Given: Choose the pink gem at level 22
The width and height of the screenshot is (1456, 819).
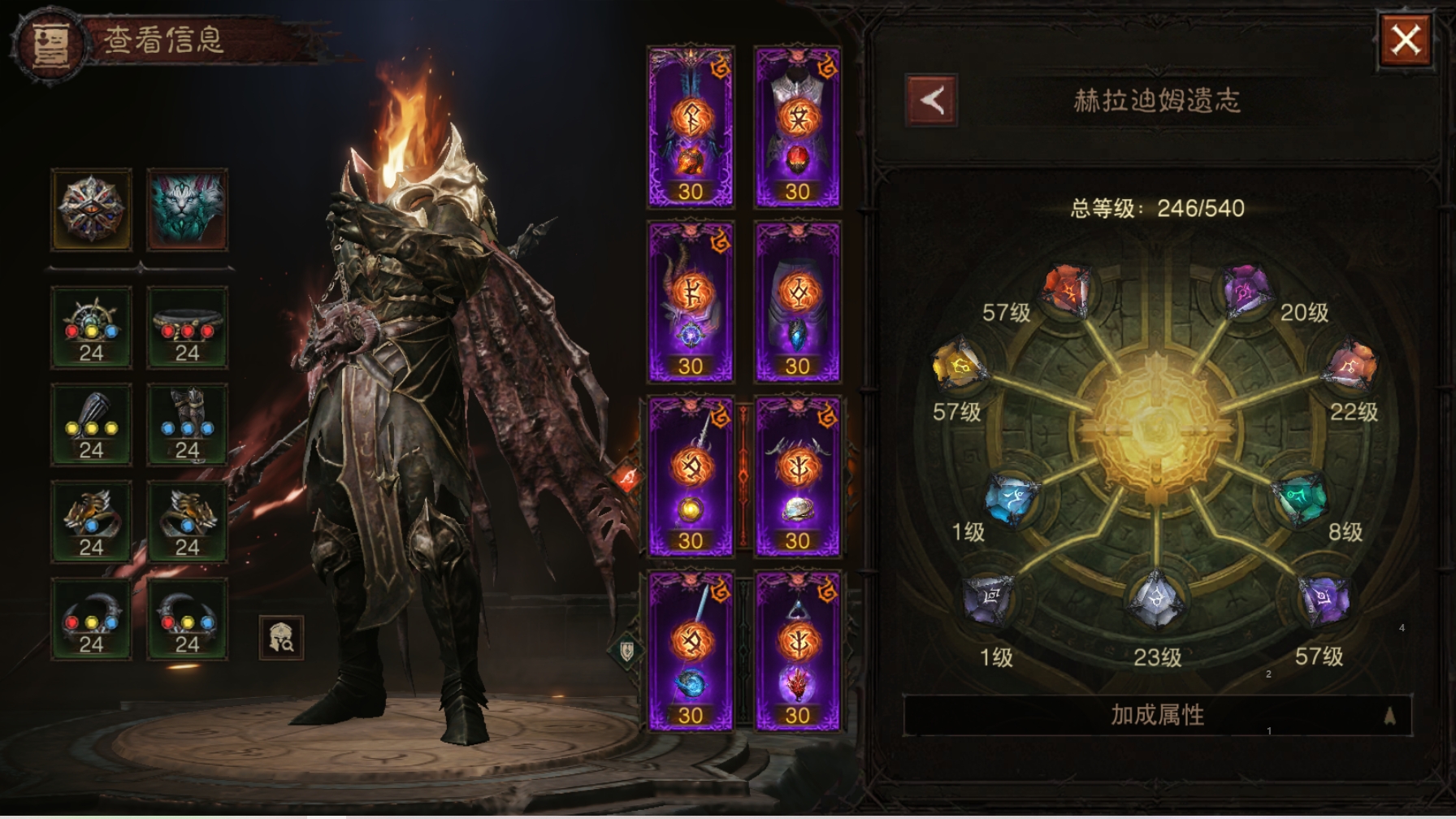Looking at the screenshot, I should [x=1350, y=366].
